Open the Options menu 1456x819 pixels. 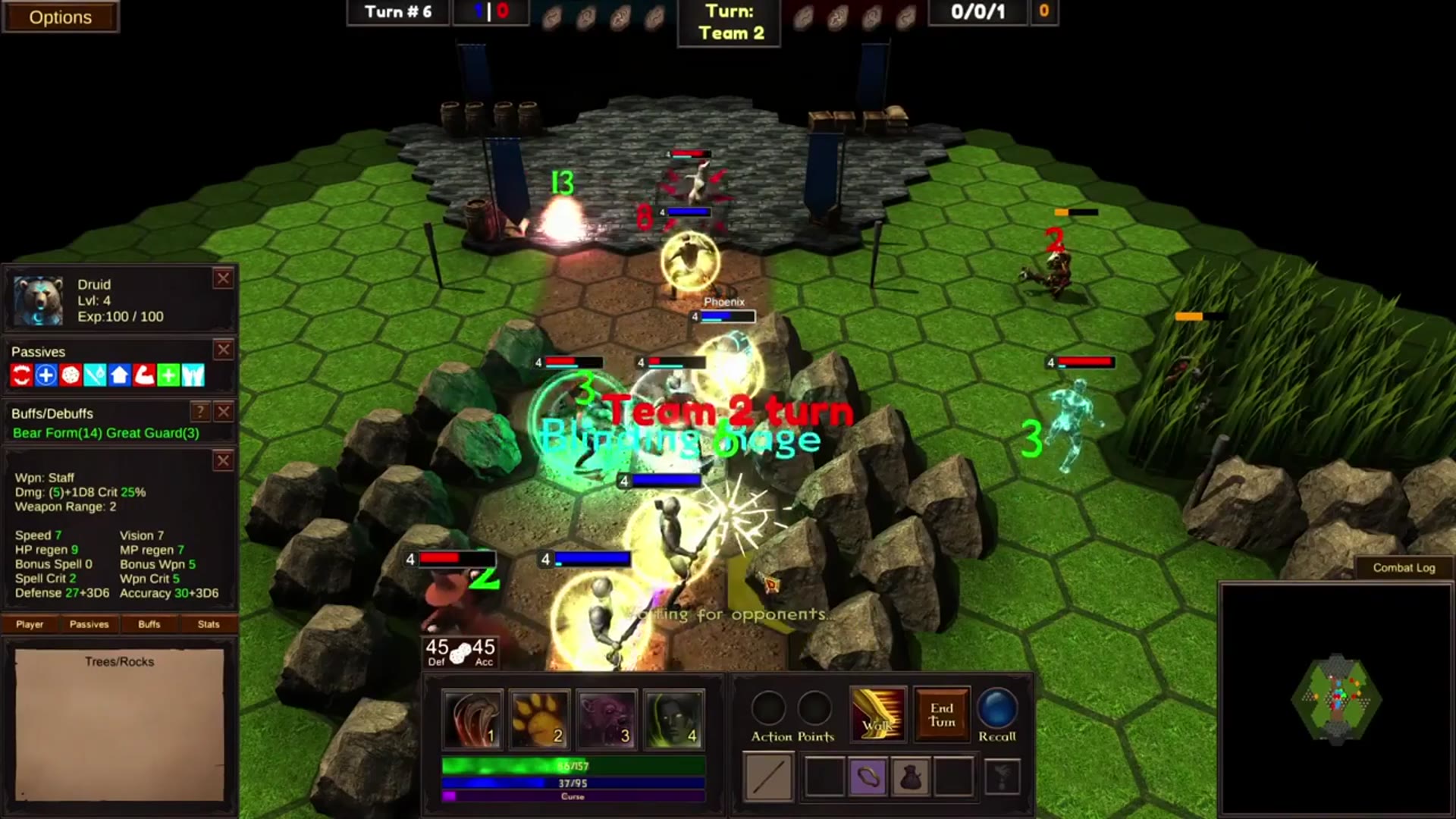pos(61,17)
